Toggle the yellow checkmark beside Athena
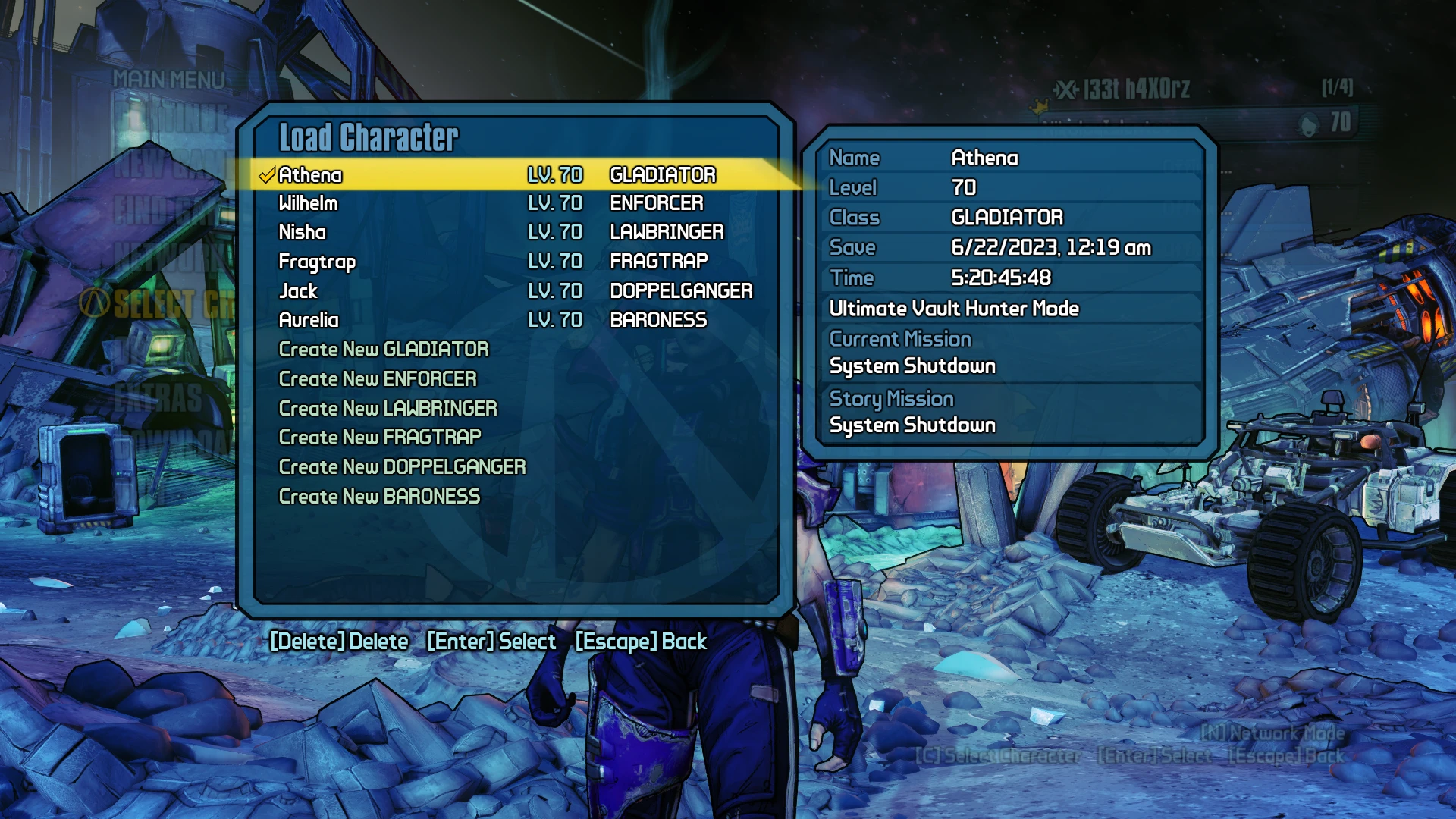 tap(266, 174)
